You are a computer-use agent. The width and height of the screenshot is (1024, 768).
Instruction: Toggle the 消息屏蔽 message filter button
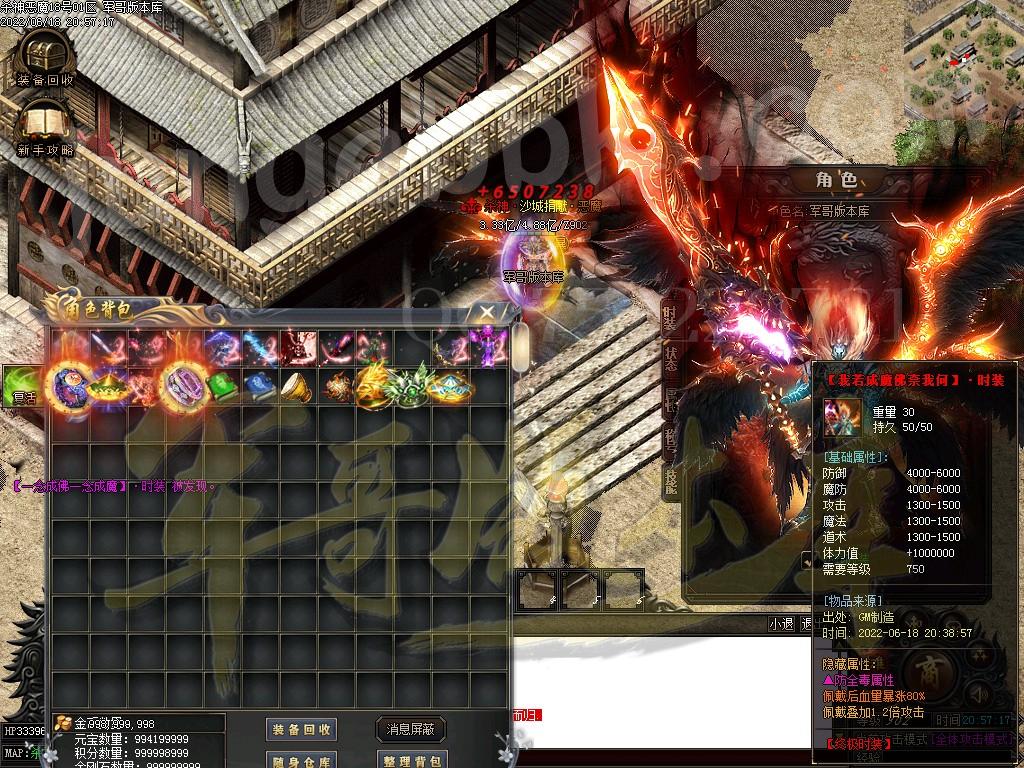(411, 730)
